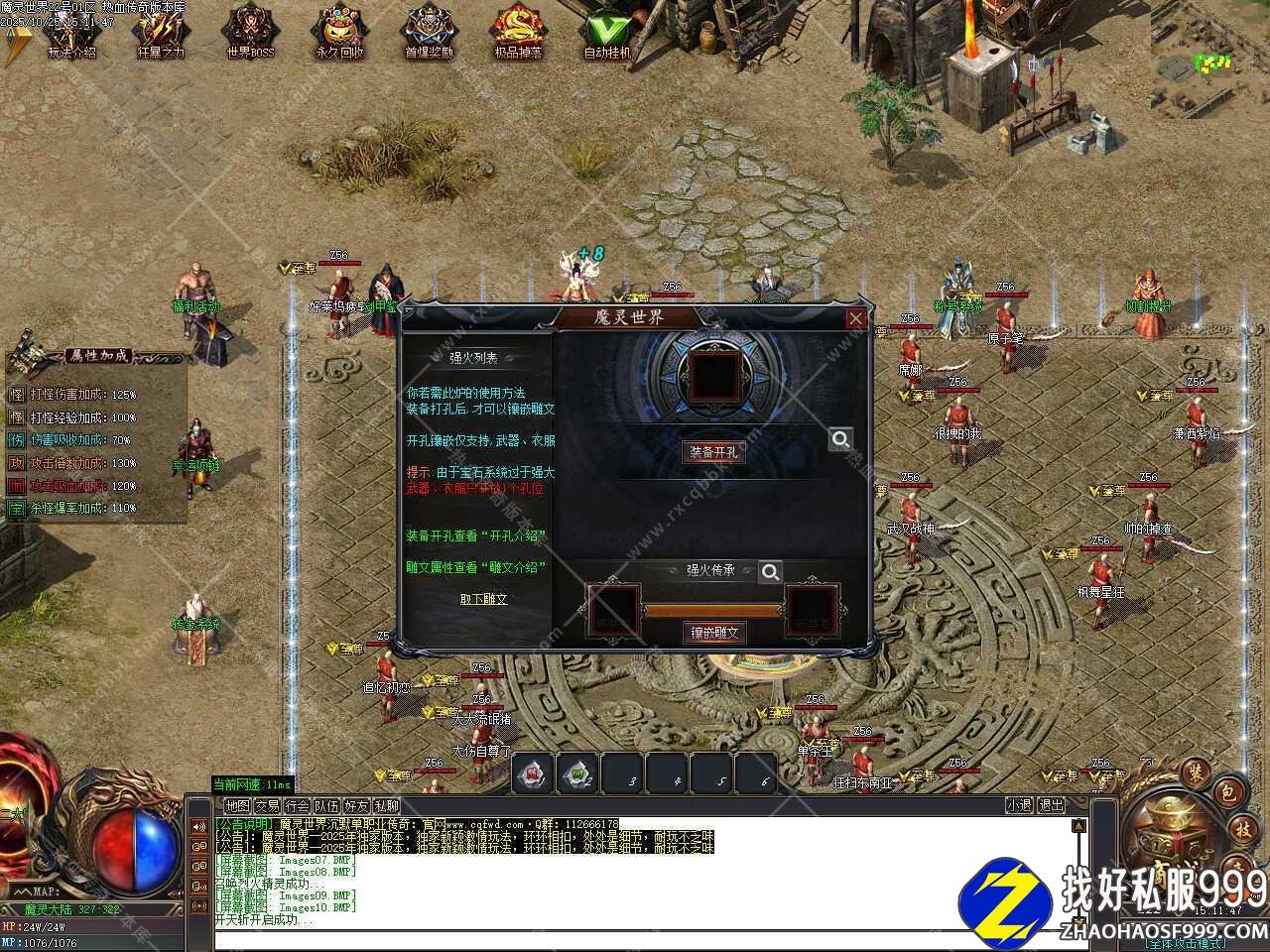Switch to the 地图 tab
This screenshot has height=952, width=1270.
click(x=237, y=806)
